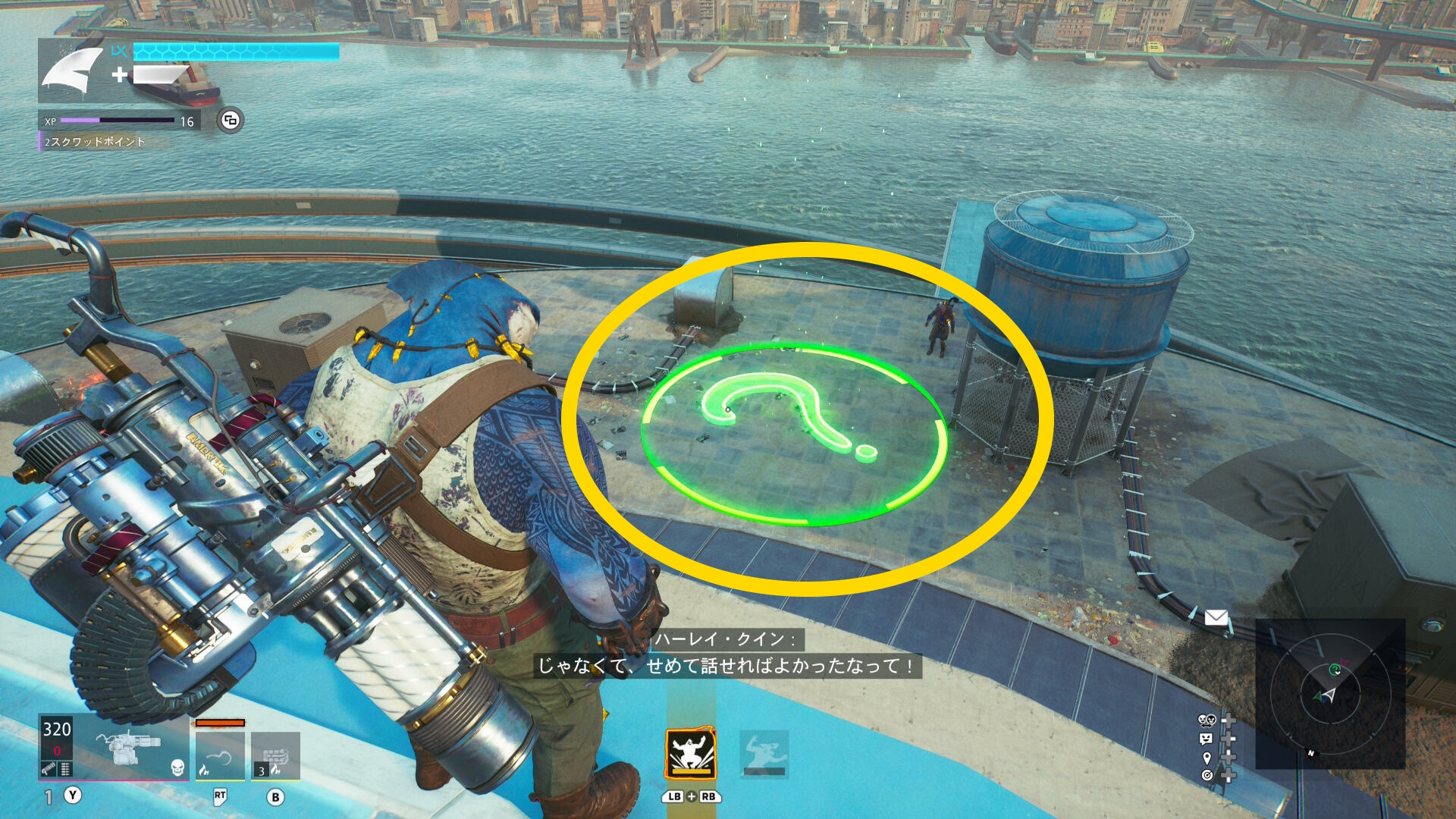Open the grinning speech bubble emote icon
Screen dimensions: 1456x819
1207,739
